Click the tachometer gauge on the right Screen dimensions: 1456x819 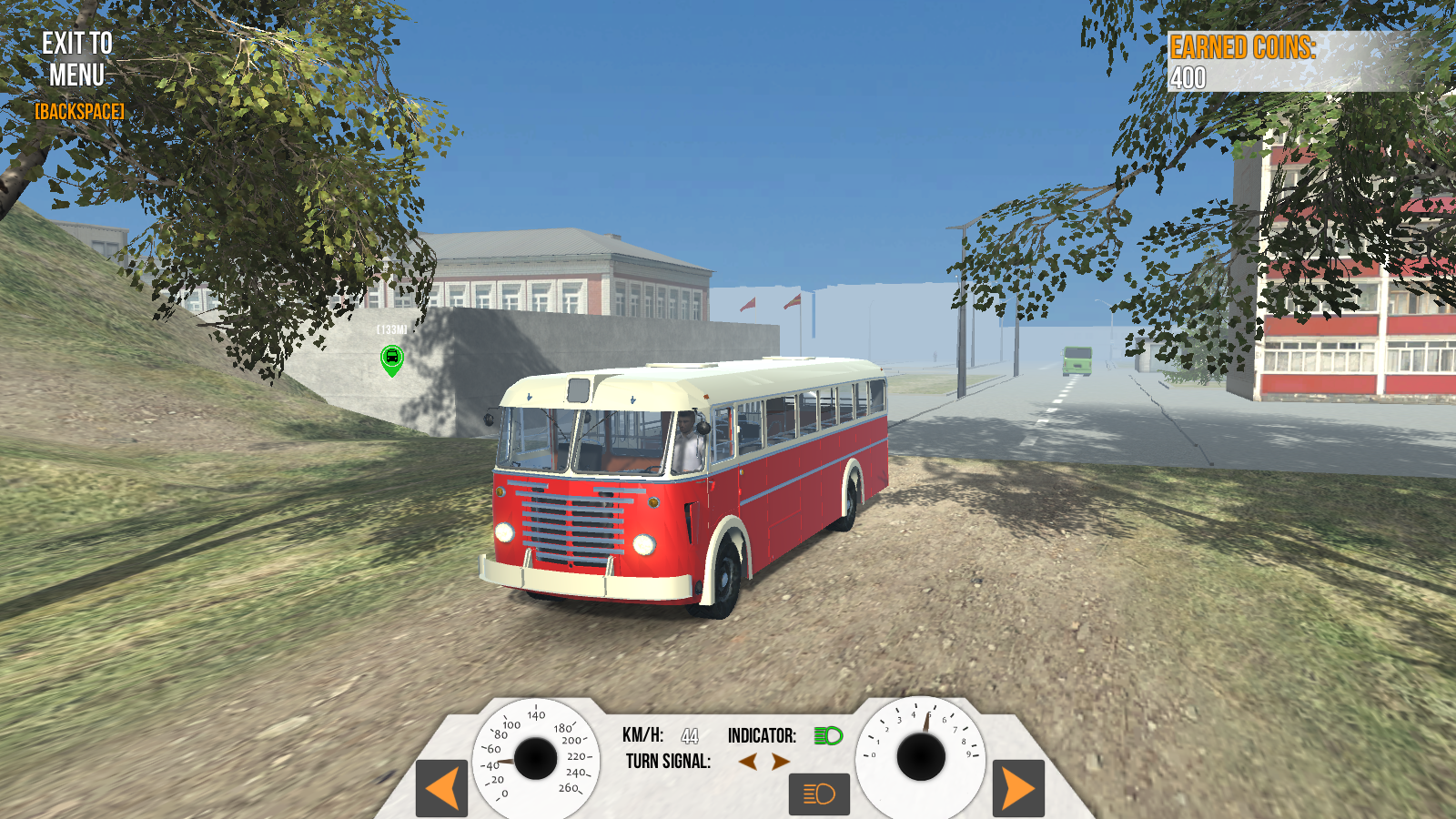pos(922,755)
